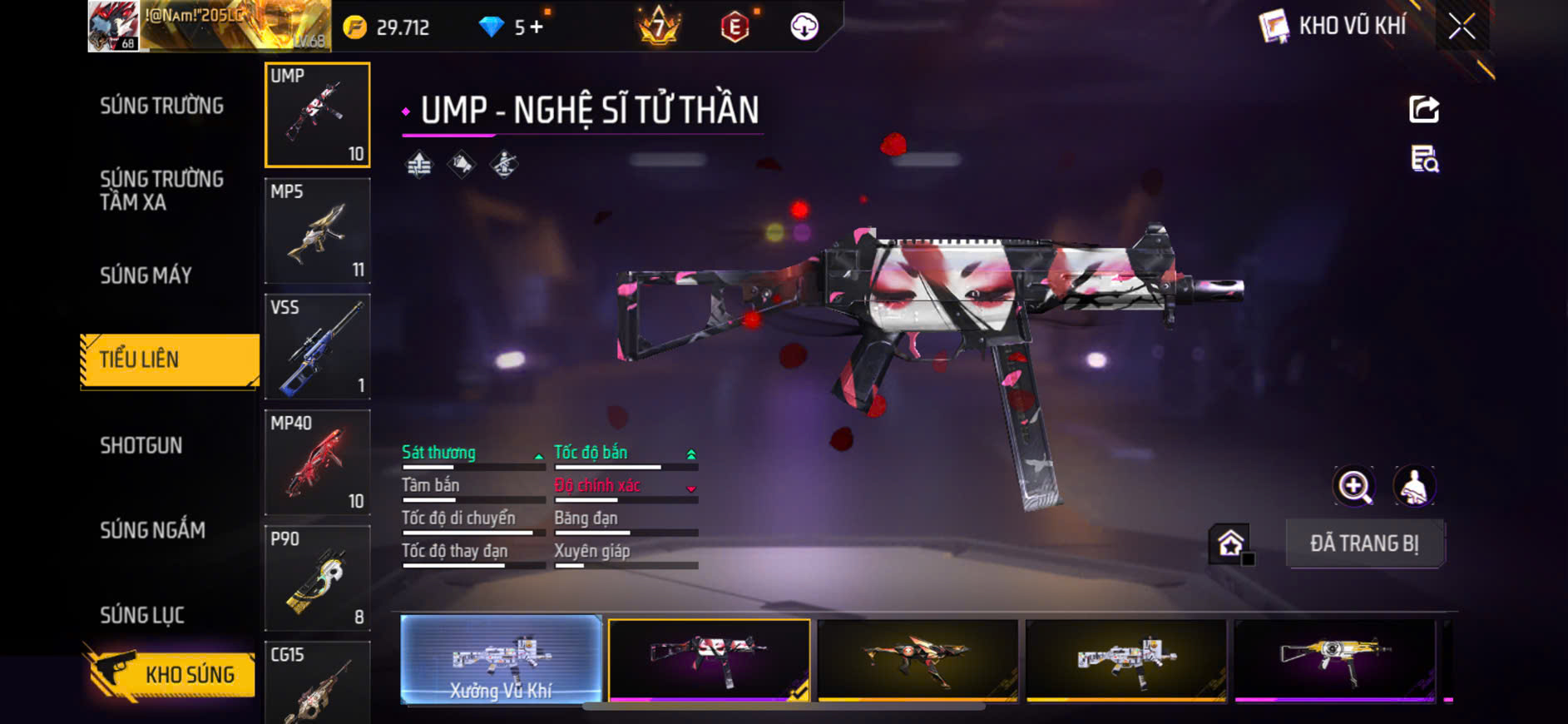Share this weapon skin

pos(1423,109)
